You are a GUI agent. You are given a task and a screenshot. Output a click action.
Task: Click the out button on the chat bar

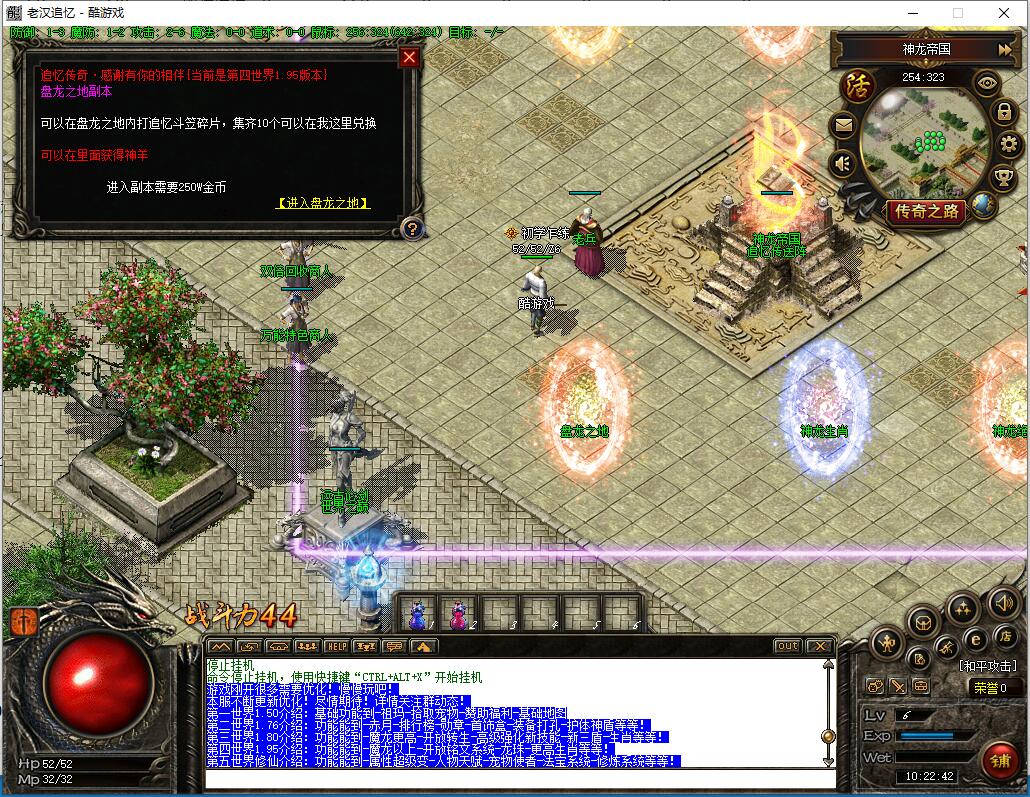(x=788, y=646)
